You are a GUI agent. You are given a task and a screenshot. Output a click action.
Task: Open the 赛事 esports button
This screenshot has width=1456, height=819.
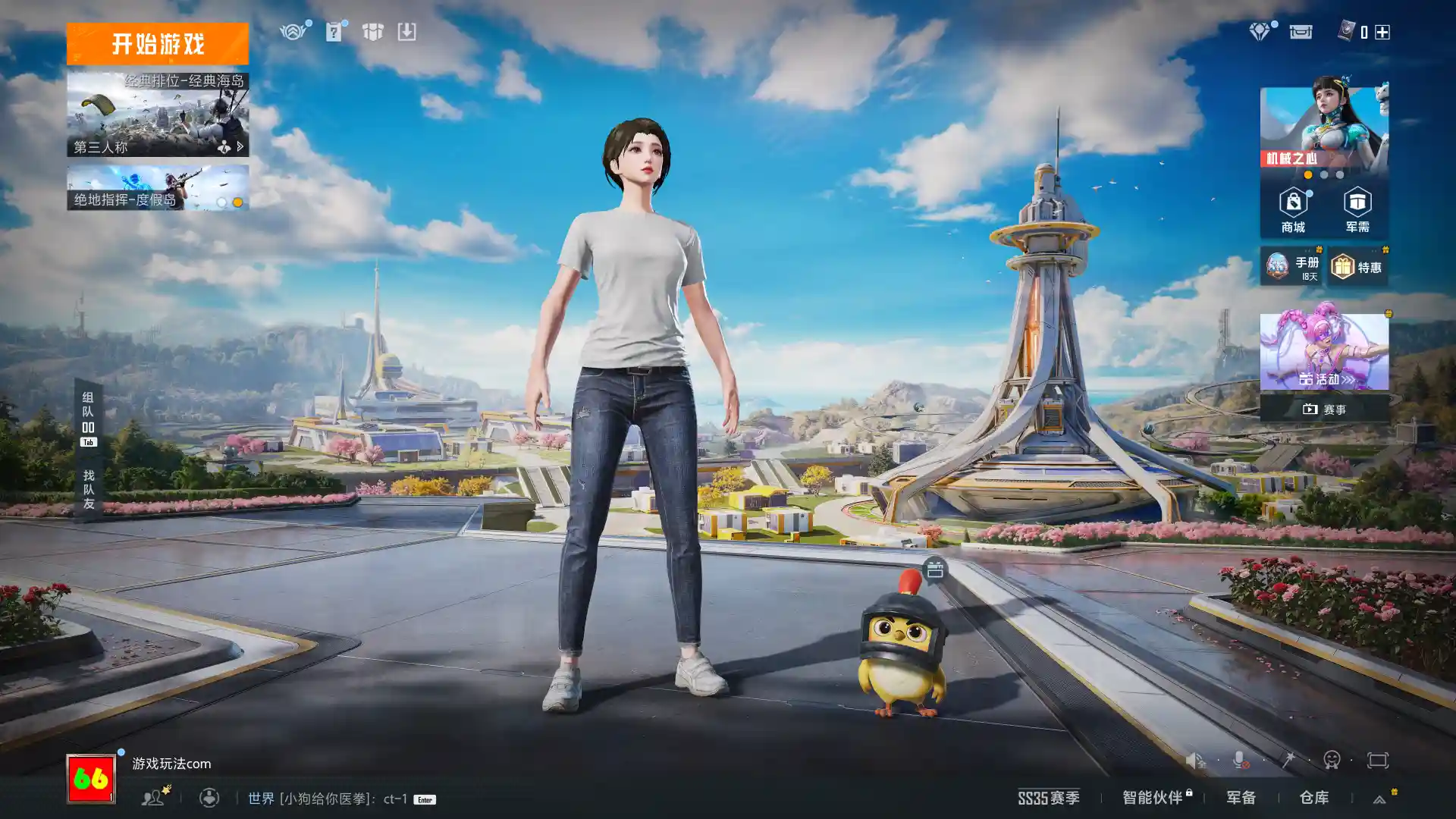[1324, 409]
